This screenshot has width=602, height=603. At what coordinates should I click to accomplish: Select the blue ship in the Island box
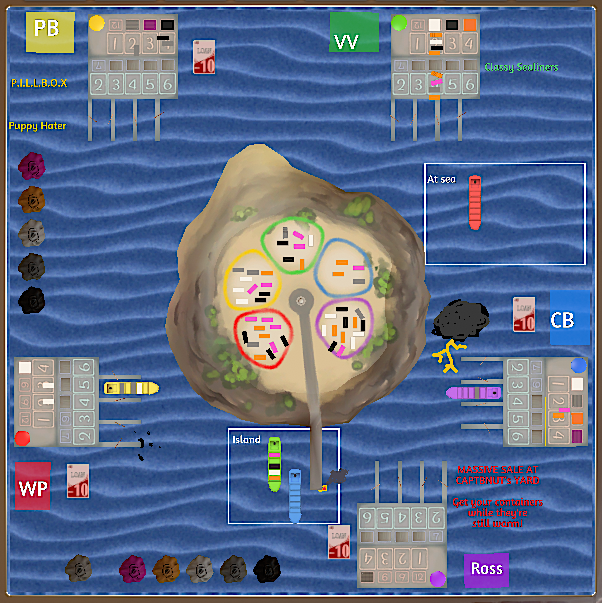(x=295, y=494)
